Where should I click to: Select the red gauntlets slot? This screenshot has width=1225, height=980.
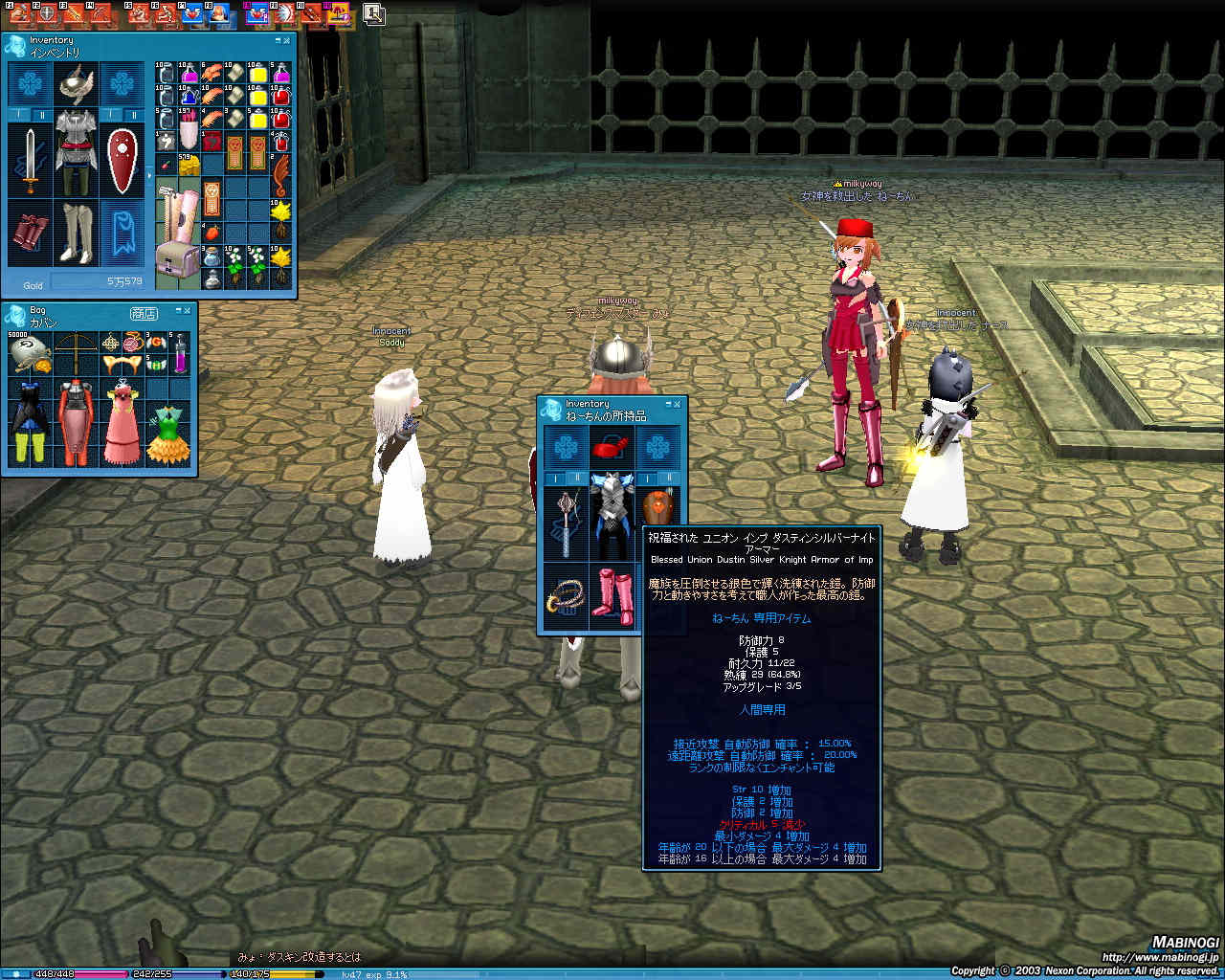coord(30,234)
